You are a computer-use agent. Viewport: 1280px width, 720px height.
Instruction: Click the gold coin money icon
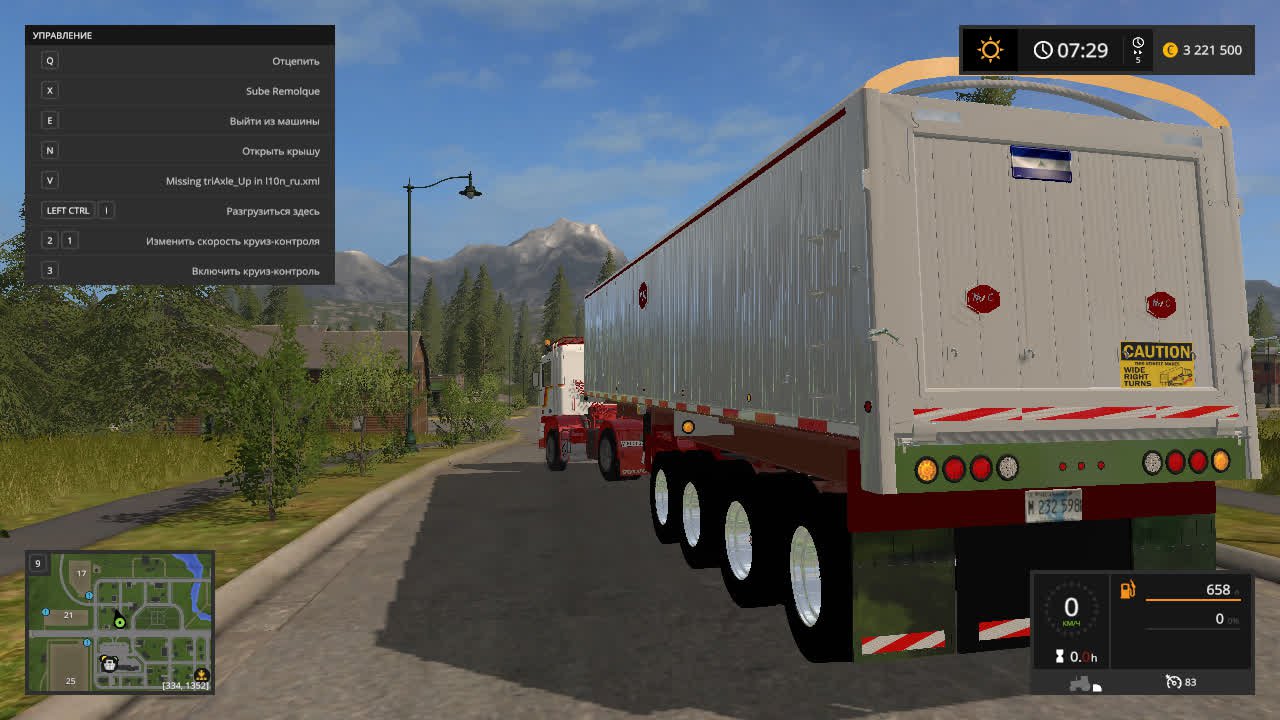(x=1170, y=50)
